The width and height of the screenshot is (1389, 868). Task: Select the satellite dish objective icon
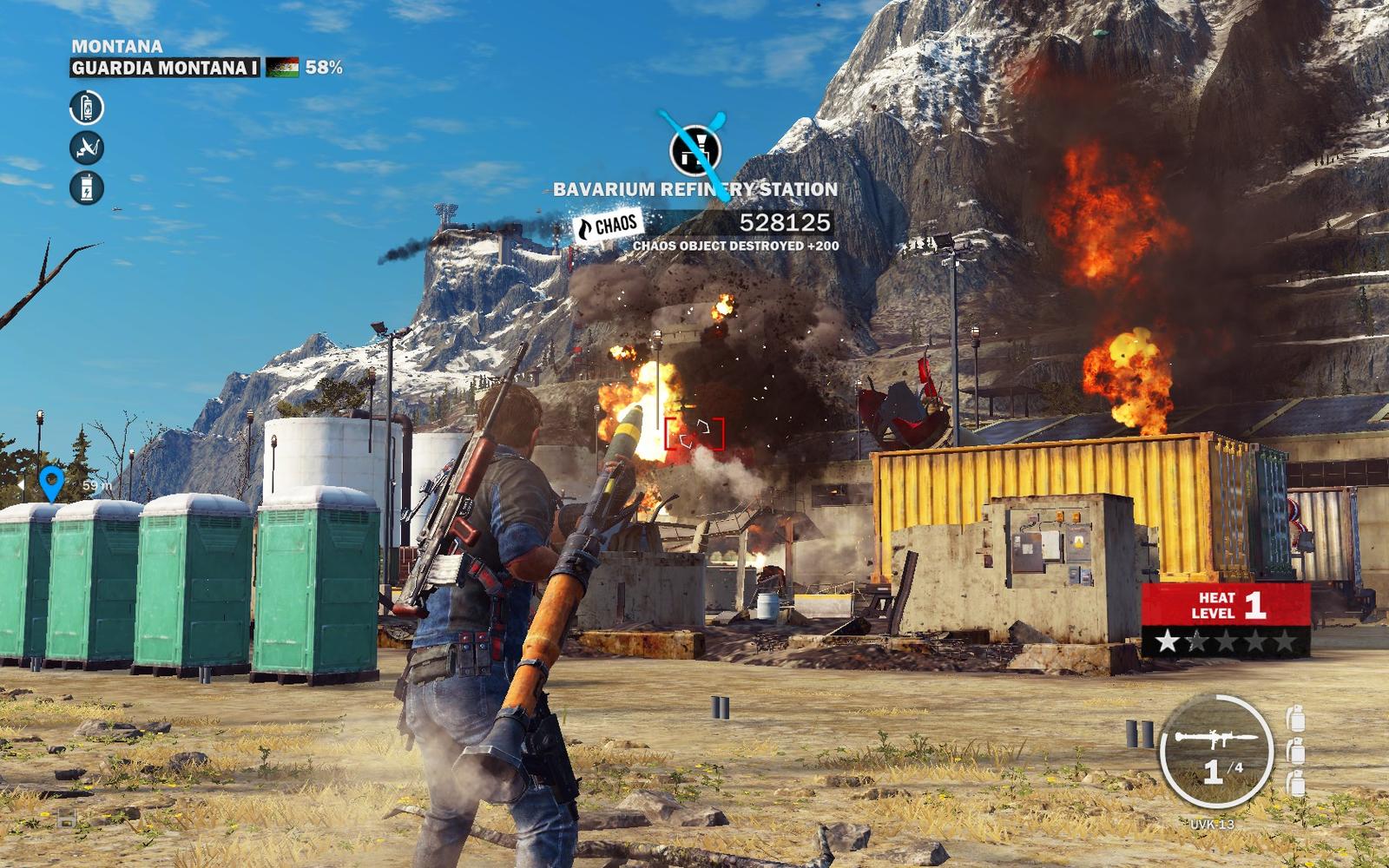pos(87,148)
